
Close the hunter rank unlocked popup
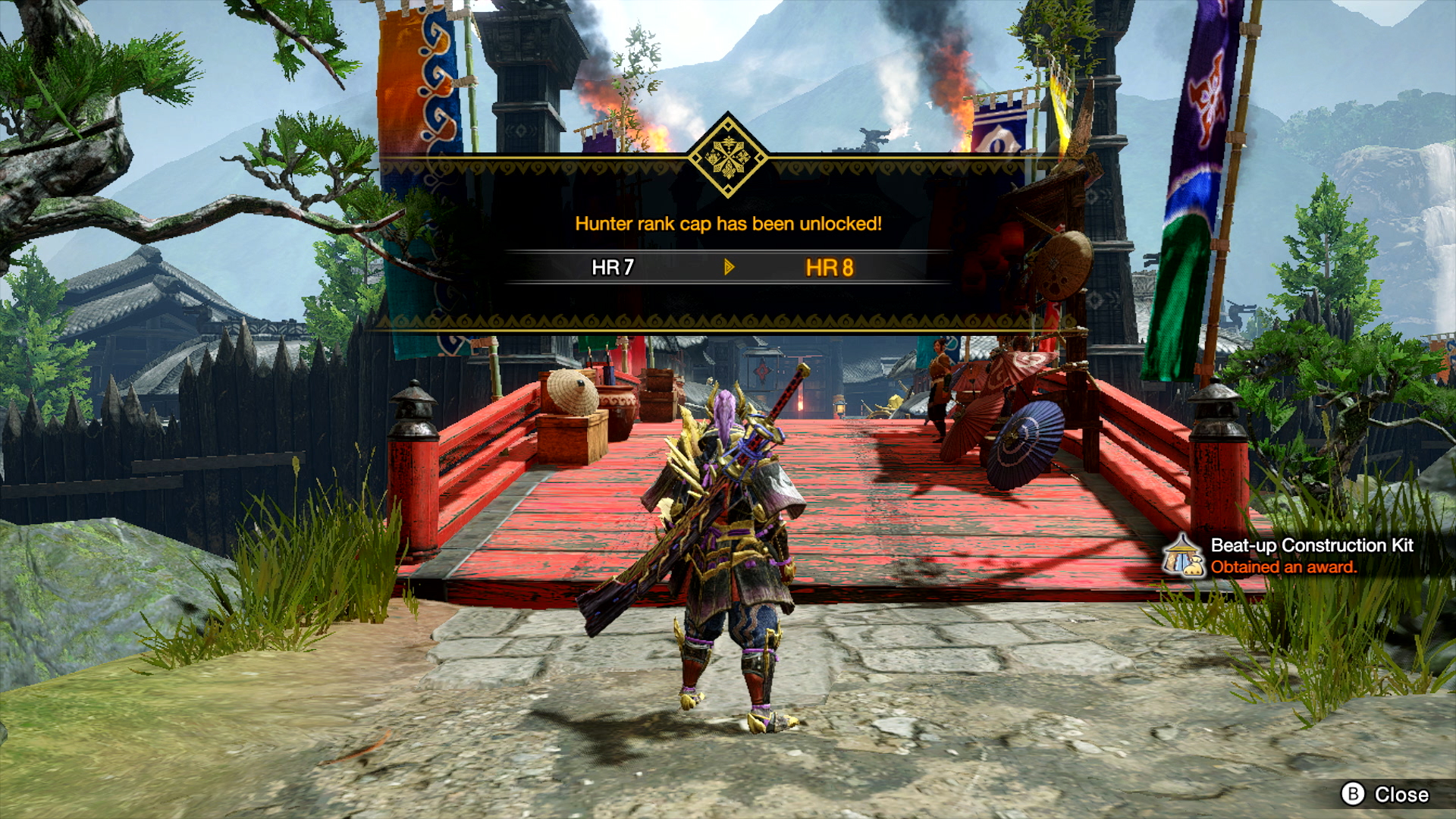click(x=1385, y=794)
